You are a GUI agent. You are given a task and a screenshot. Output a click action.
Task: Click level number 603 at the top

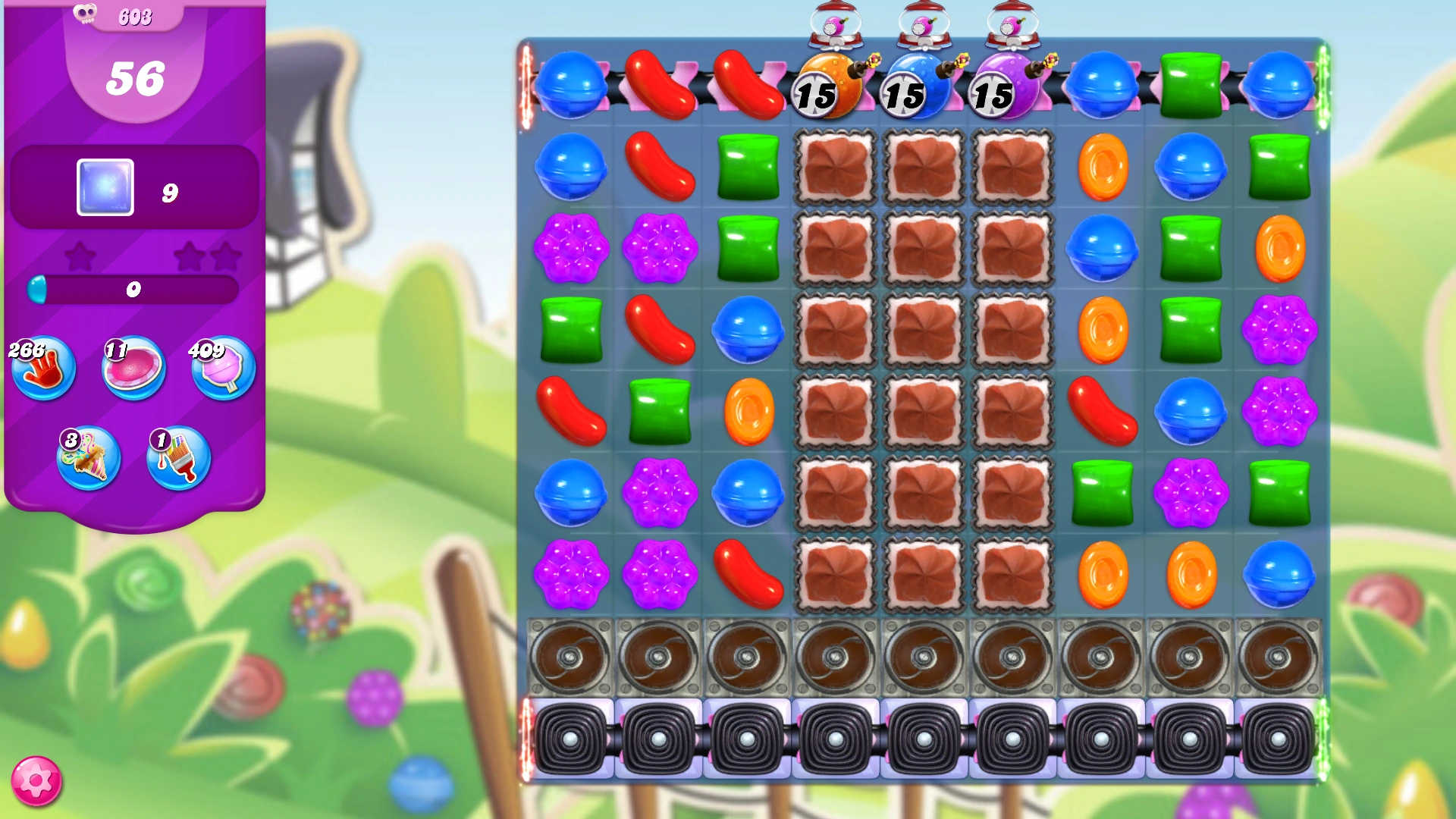click(x=134, y=15)
